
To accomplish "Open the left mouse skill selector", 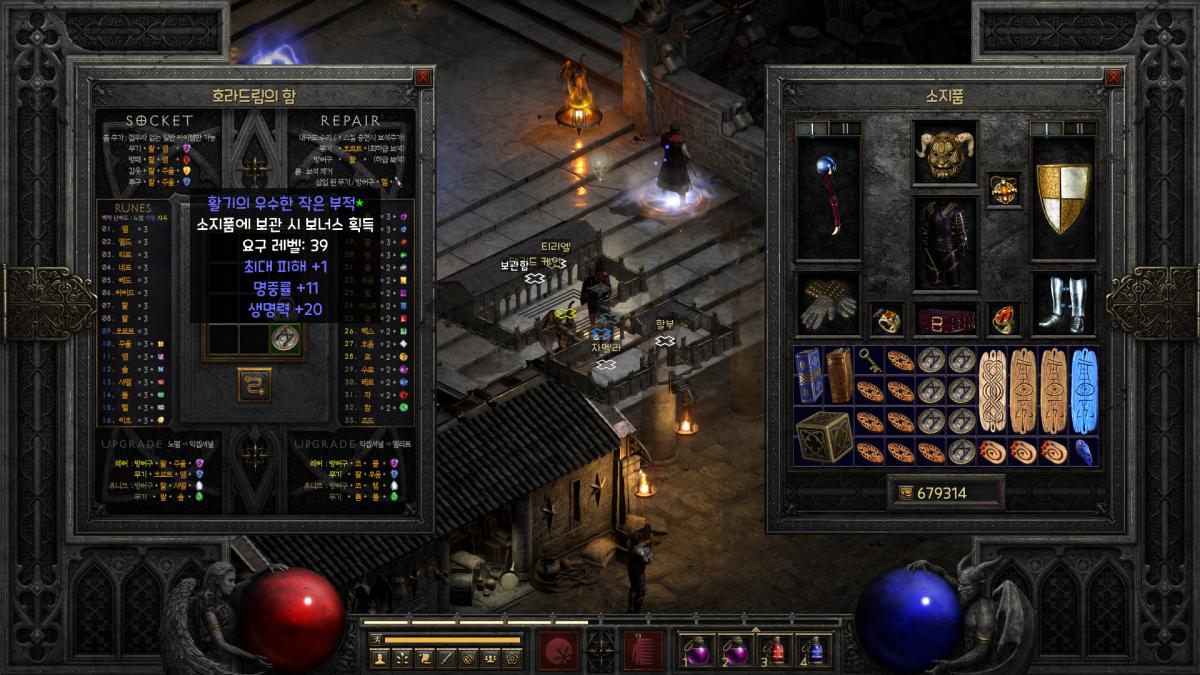I will click(x=555, y=649).
